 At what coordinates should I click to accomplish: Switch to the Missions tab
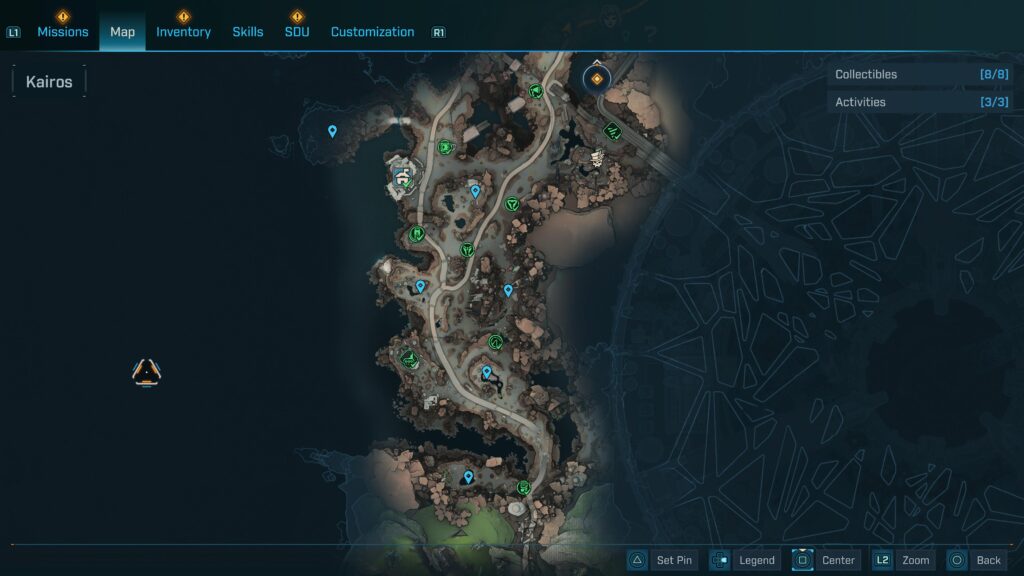click(x=62, y=32)
